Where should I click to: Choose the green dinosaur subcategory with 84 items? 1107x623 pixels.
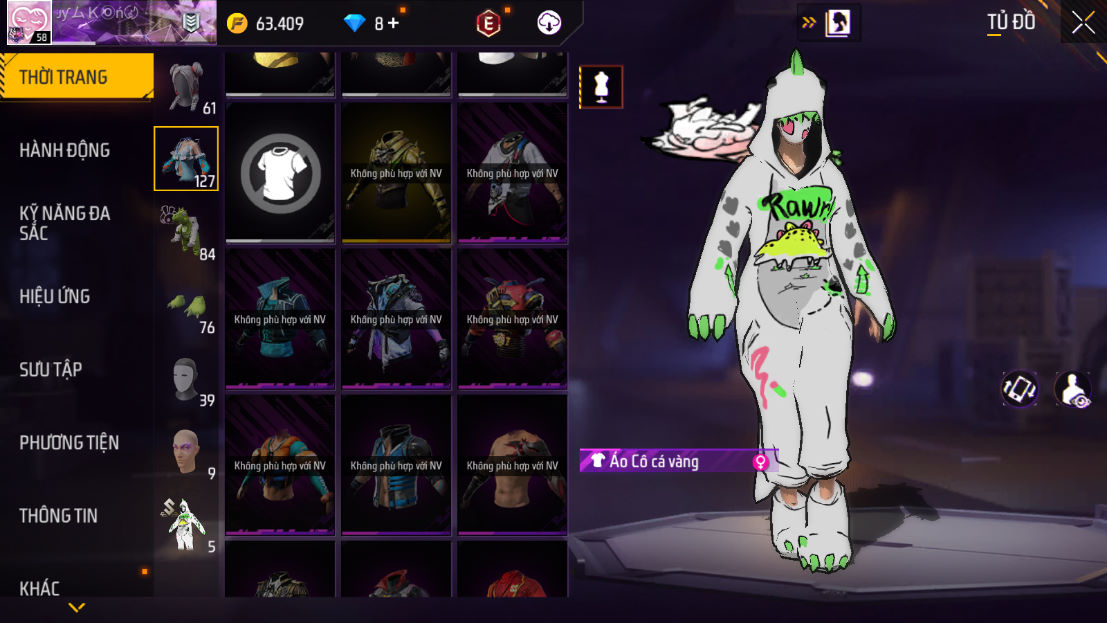(186, 230)
